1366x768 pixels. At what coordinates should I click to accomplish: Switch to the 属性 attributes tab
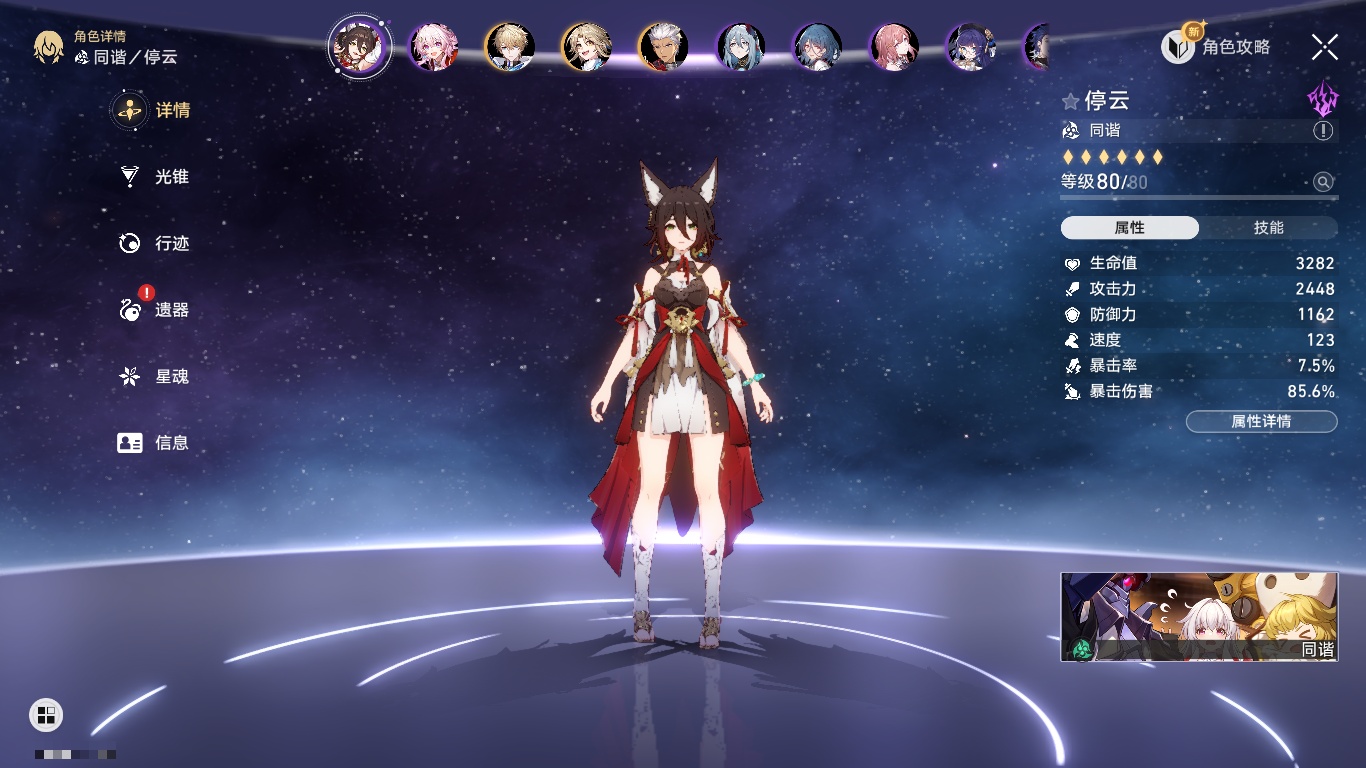click(x=1129, y=228)
